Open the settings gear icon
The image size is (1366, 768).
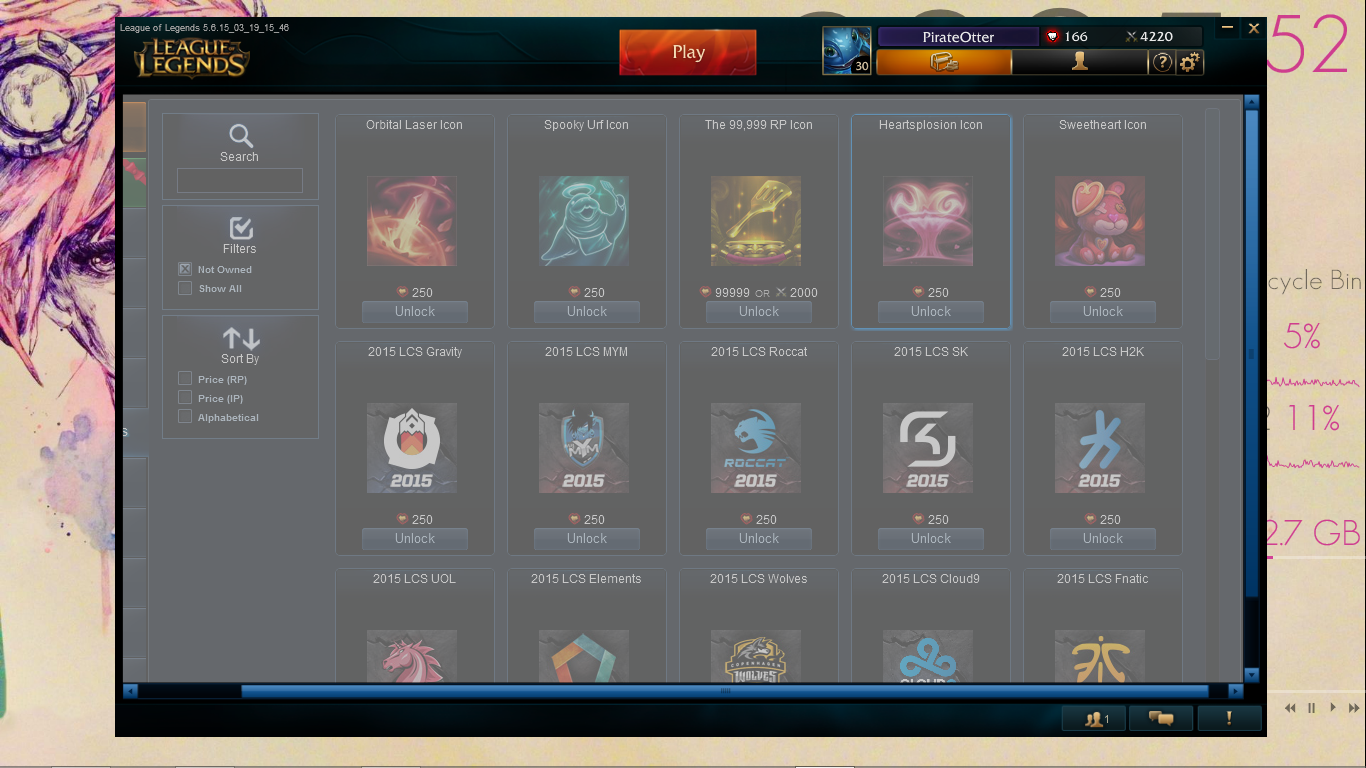coord(1188,61)
